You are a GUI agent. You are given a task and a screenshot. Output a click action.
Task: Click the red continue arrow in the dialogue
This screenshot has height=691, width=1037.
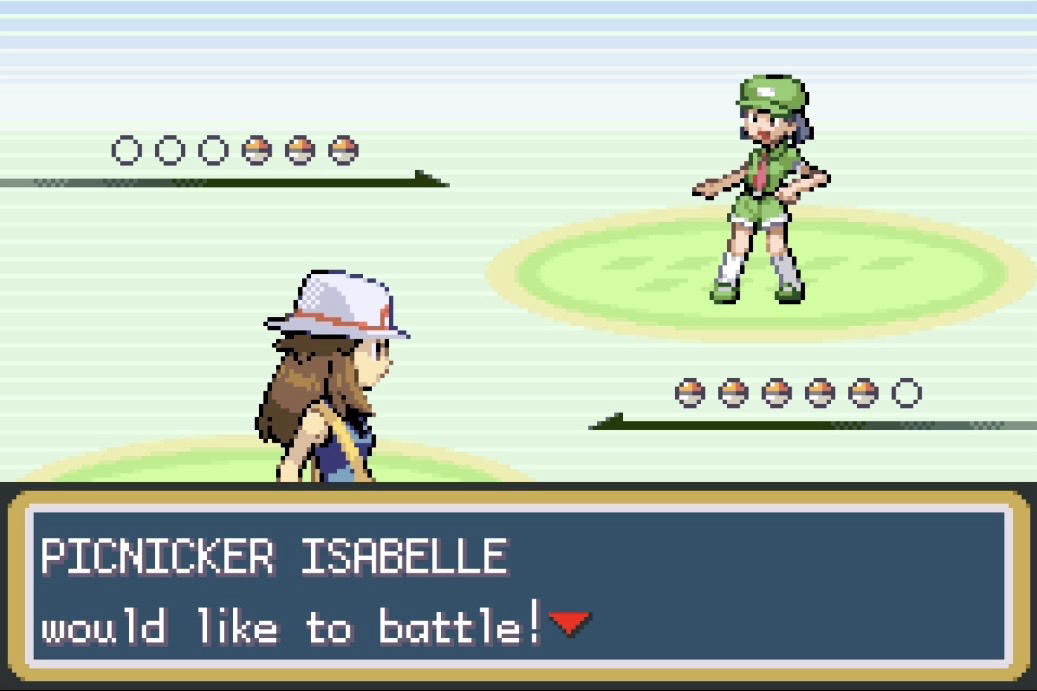569,625
